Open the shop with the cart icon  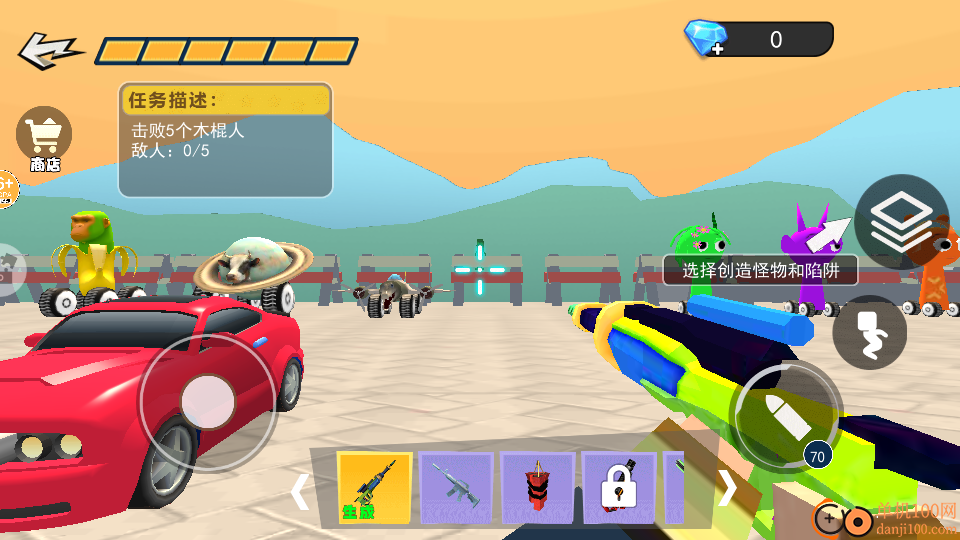pyautogui.click(x=44, y=138)
